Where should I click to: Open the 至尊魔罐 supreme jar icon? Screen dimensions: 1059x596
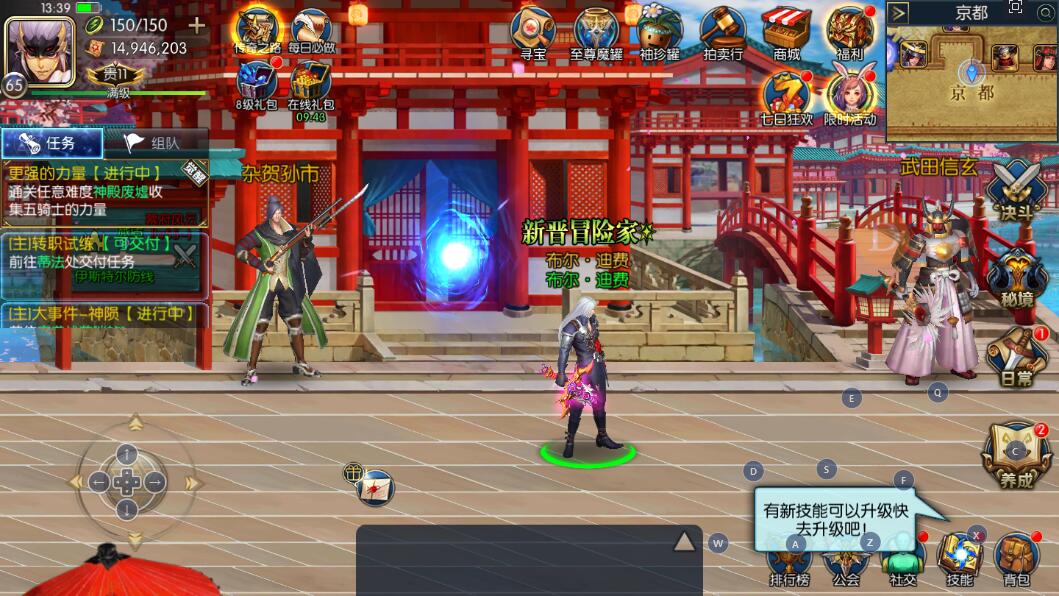(596, 31)
